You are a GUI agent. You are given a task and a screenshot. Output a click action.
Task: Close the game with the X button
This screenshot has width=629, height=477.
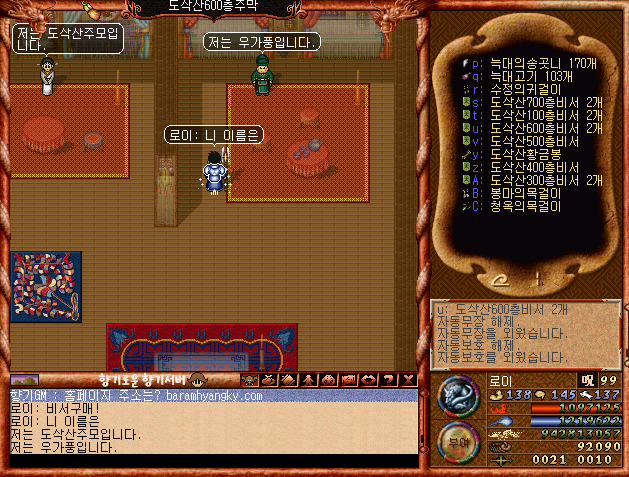[408, 380]
